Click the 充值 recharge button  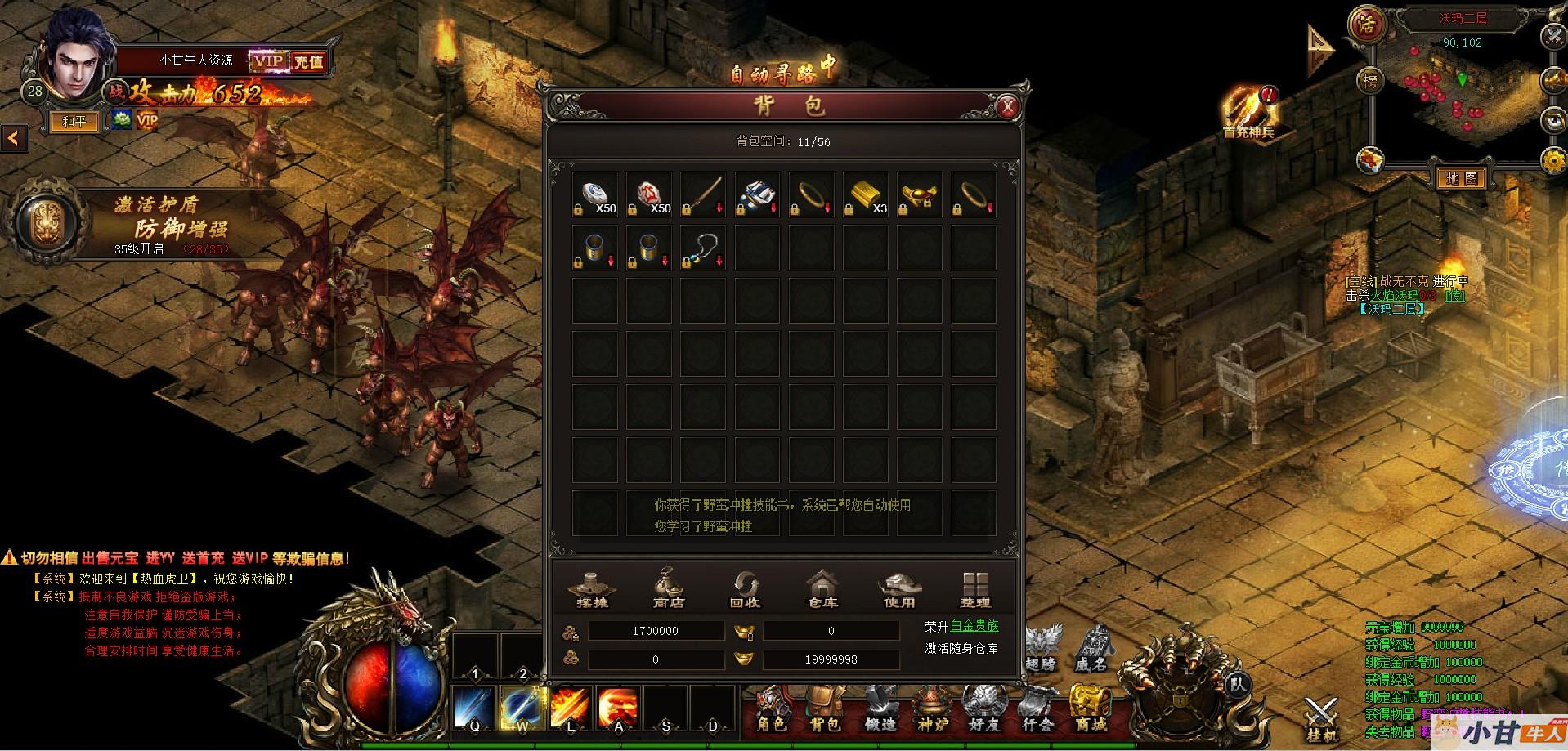(308, 61)
